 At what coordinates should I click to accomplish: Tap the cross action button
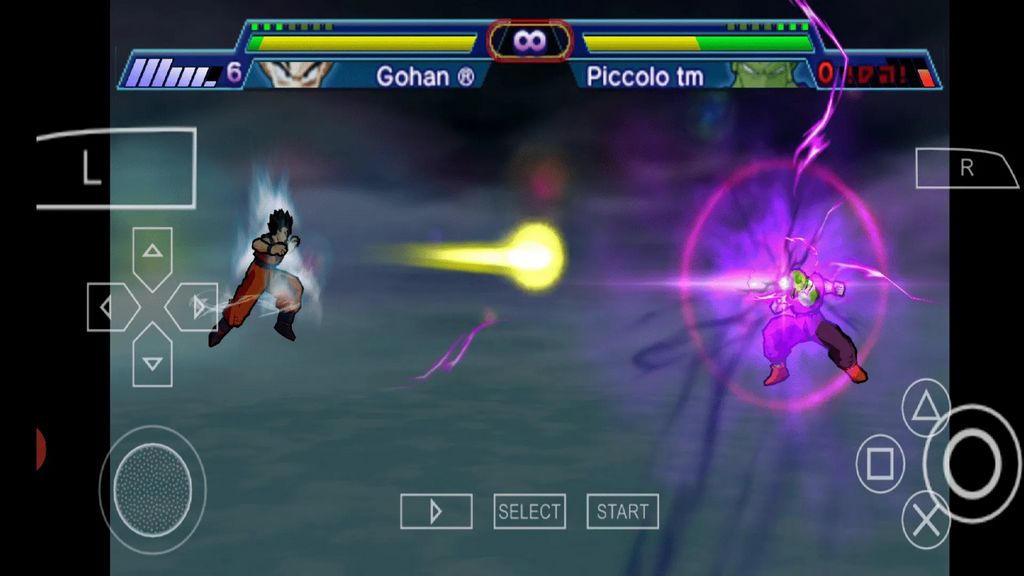[926, 520]
